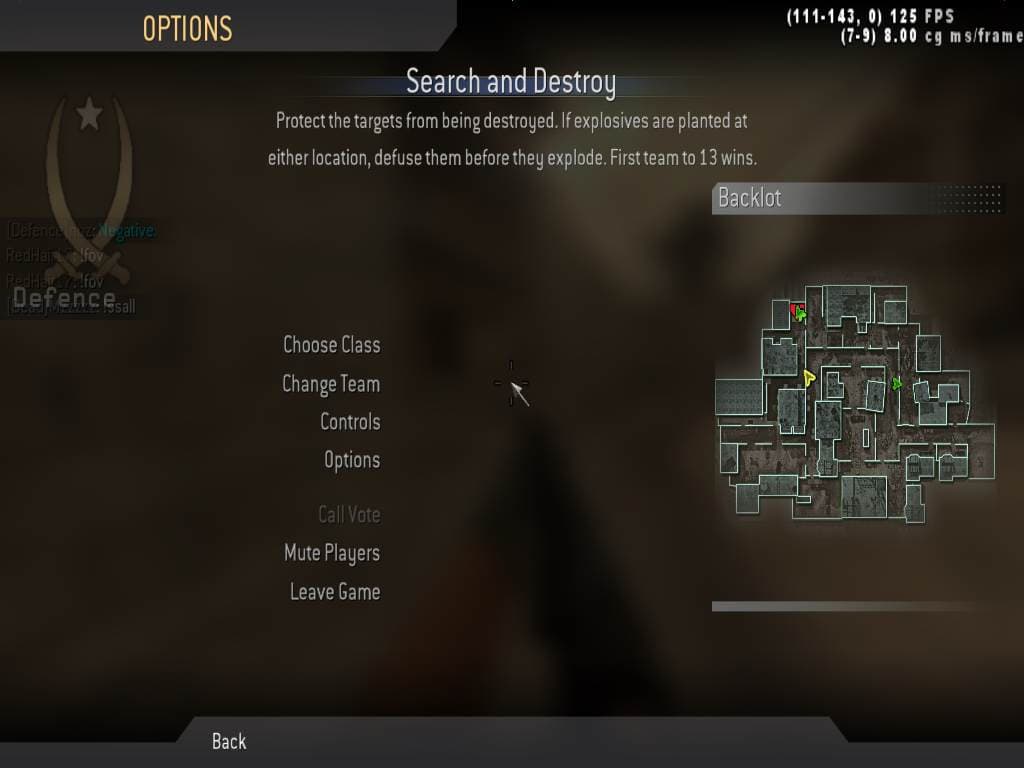Open the Choose Class menu
Image resolution: width=1024 pixels, height=768 pixels.
coord(331,345)
